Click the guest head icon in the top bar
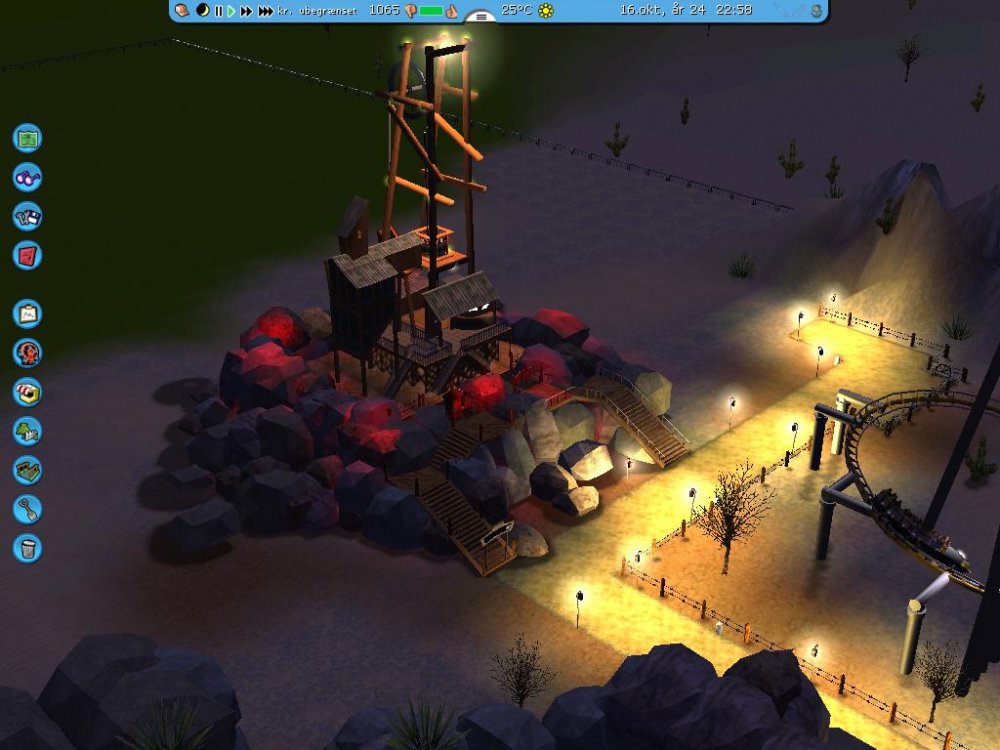The height and width of the screenshot is (750, 1000). [x=183, y=11]
